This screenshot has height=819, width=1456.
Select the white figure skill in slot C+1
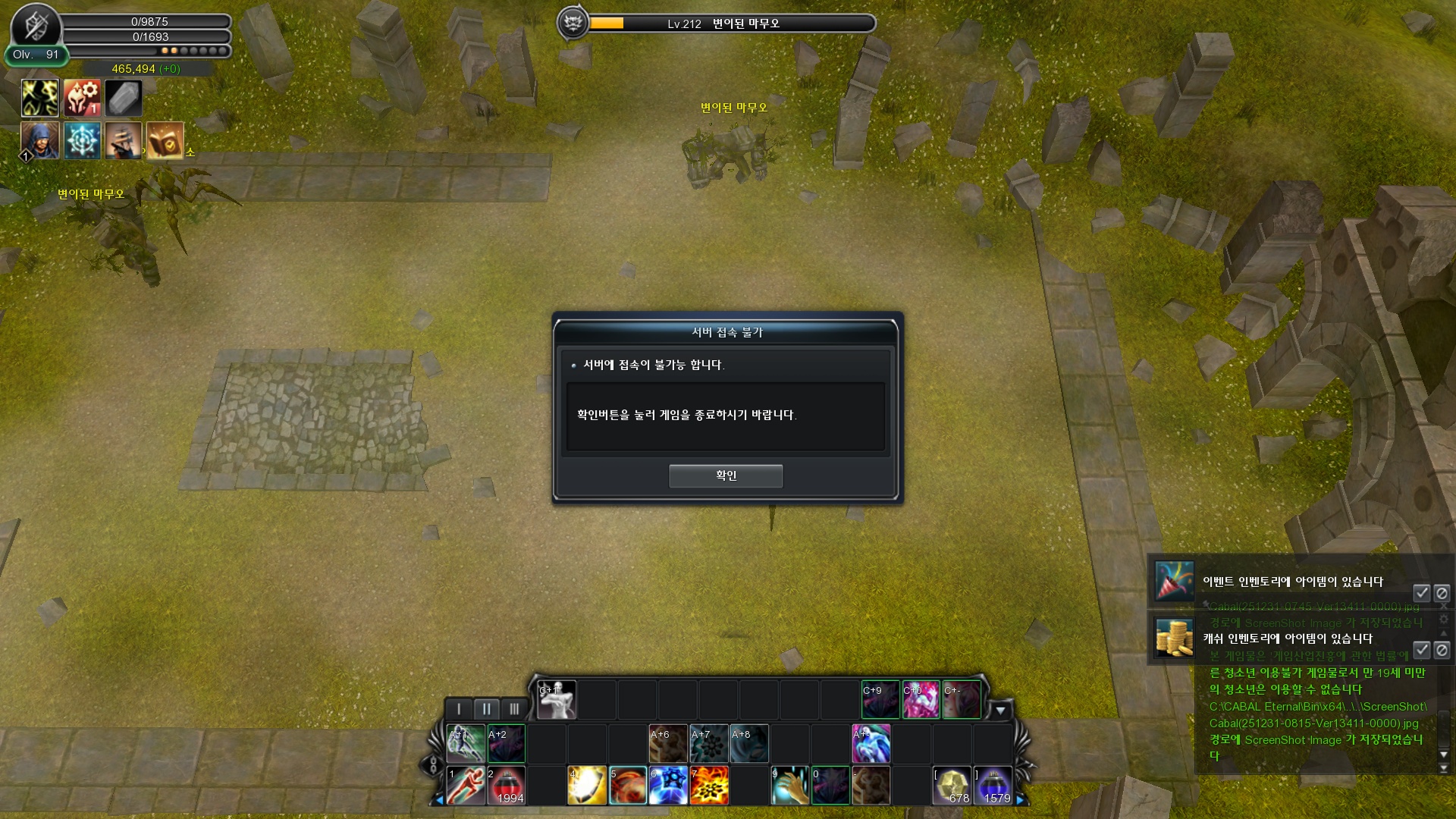point(557,700)
